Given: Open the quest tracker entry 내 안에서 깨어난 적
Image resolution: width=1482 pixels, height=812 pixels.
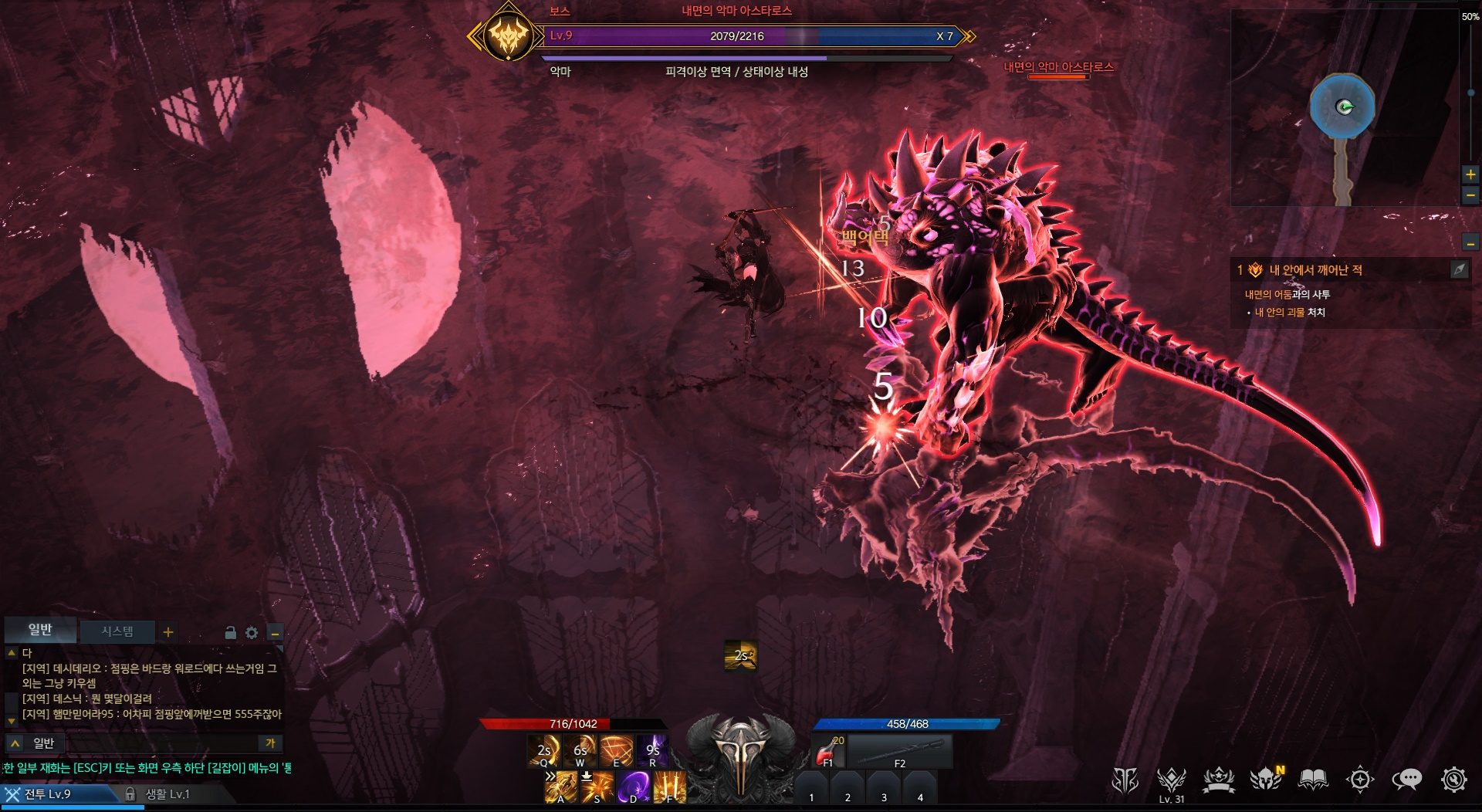Looking at the screenshot, I should 1315,270.
